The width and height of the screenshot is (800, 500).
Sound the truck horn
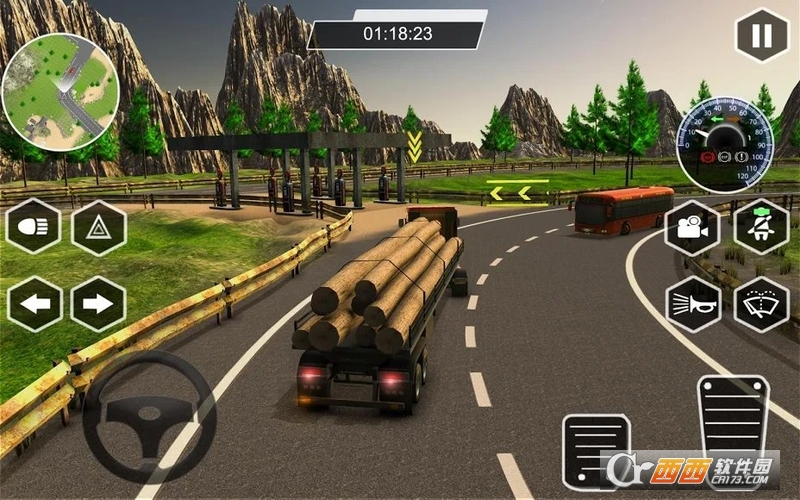click(x=692, y=303)
